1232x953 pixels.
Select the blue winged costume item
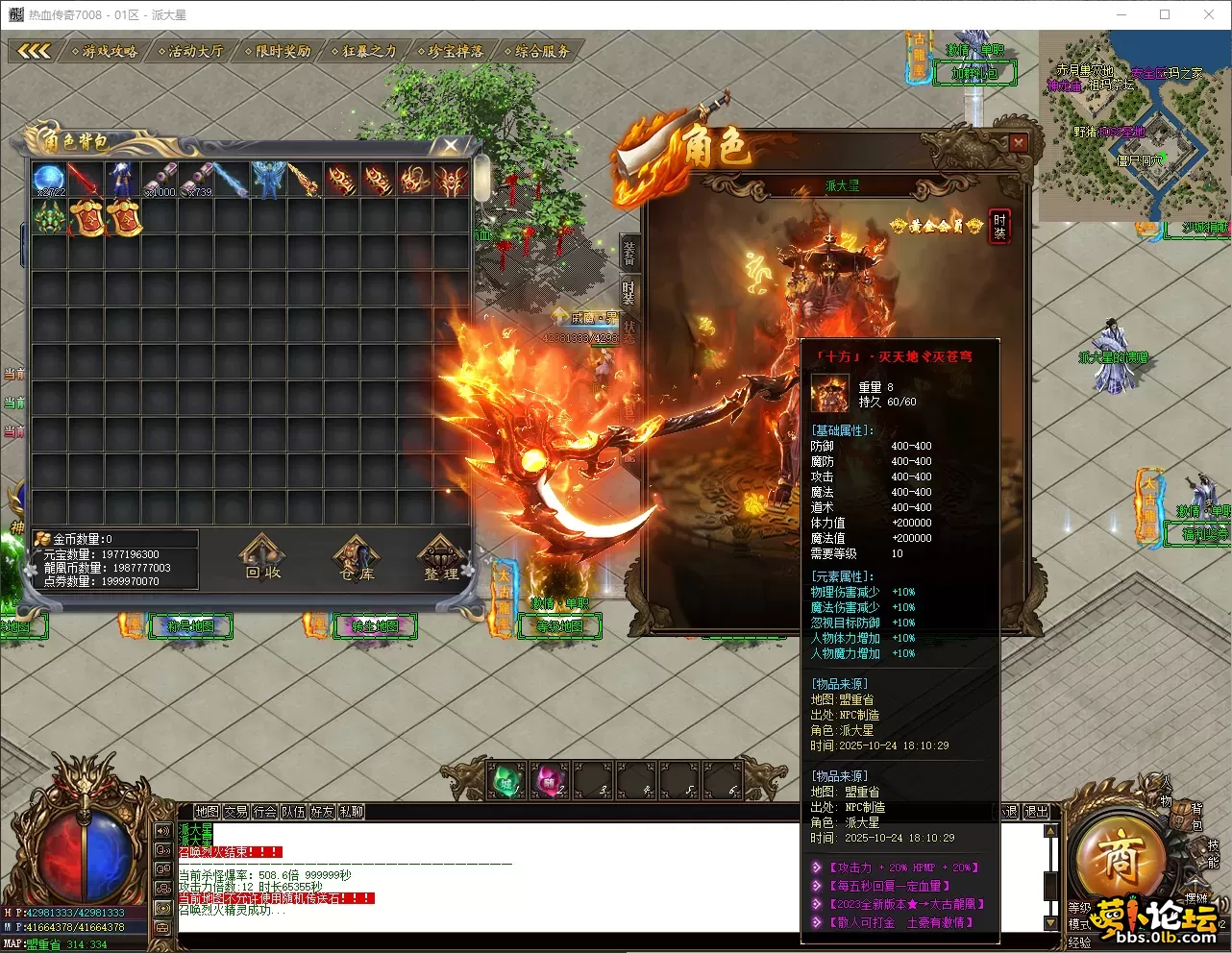tap(267, 180)
